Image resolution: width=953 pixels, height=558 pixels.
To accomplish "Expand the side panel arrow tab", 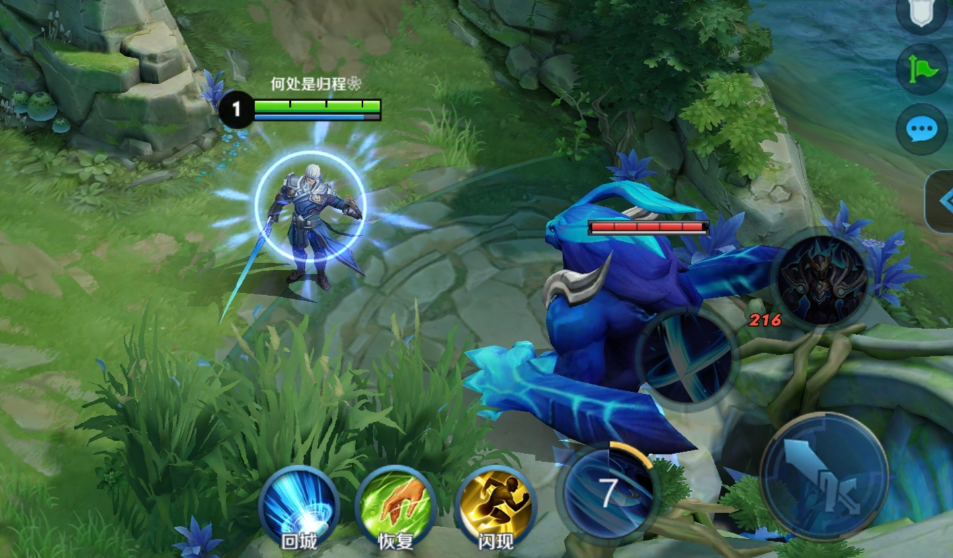I will pos(941,201).
